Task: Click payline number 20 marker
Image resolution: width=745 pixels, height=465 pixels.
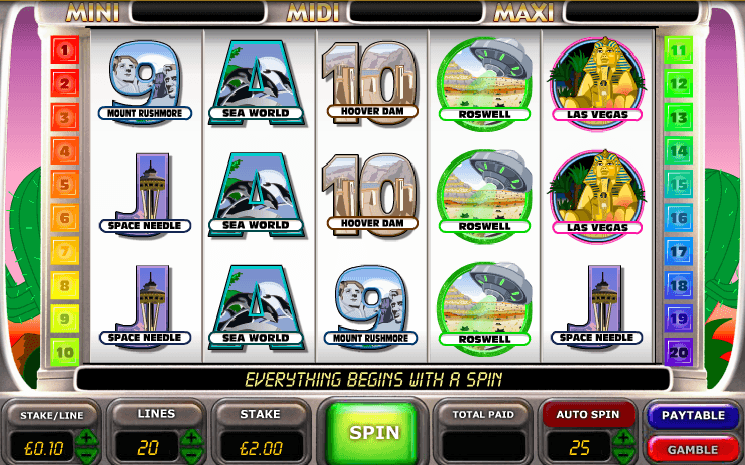Action: (679, 351)
